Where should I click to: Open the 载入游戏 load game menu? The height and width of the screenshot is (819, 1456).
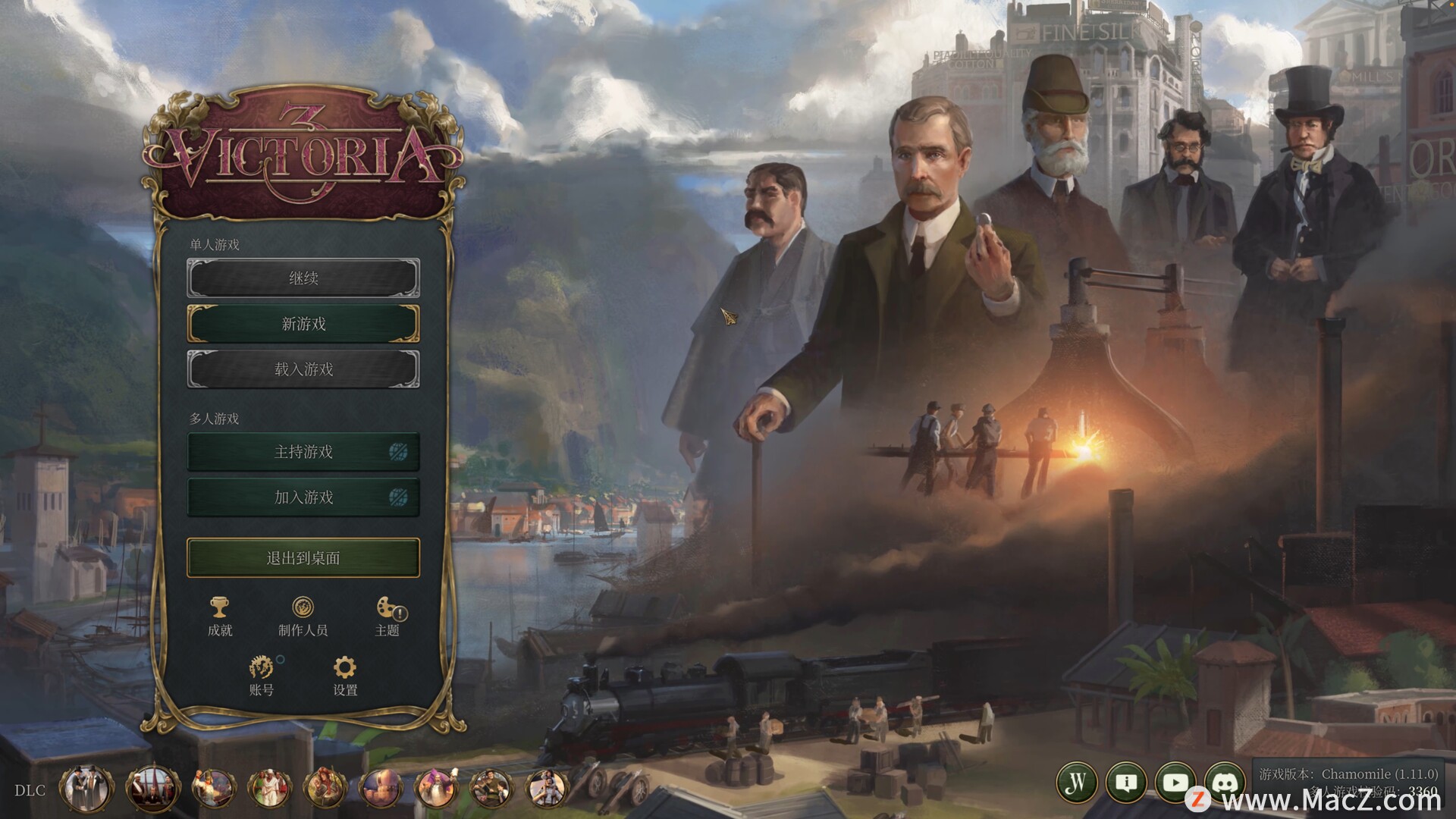(303, 369)
